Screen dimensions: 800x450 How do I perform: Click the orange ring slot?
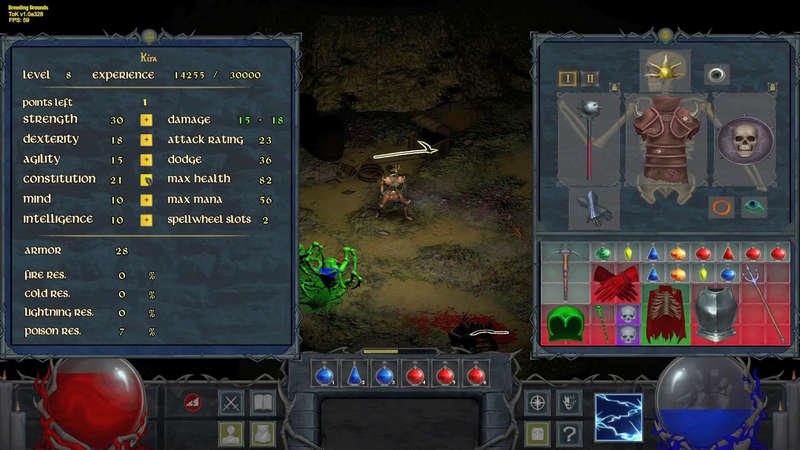pos(722,208)
